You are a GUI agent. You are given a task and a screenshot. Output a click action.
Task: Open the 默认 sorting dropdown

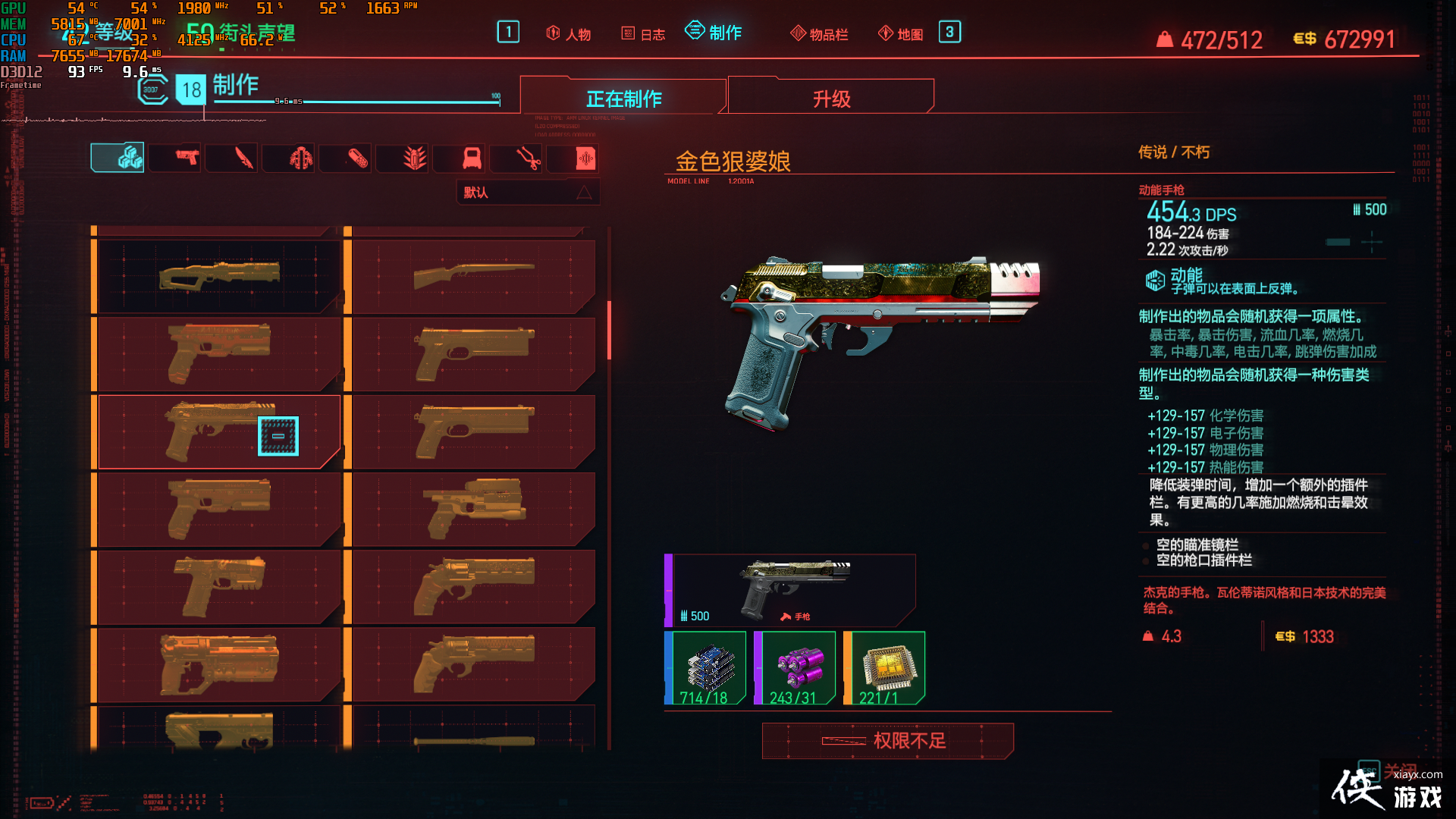coord(528,192)
